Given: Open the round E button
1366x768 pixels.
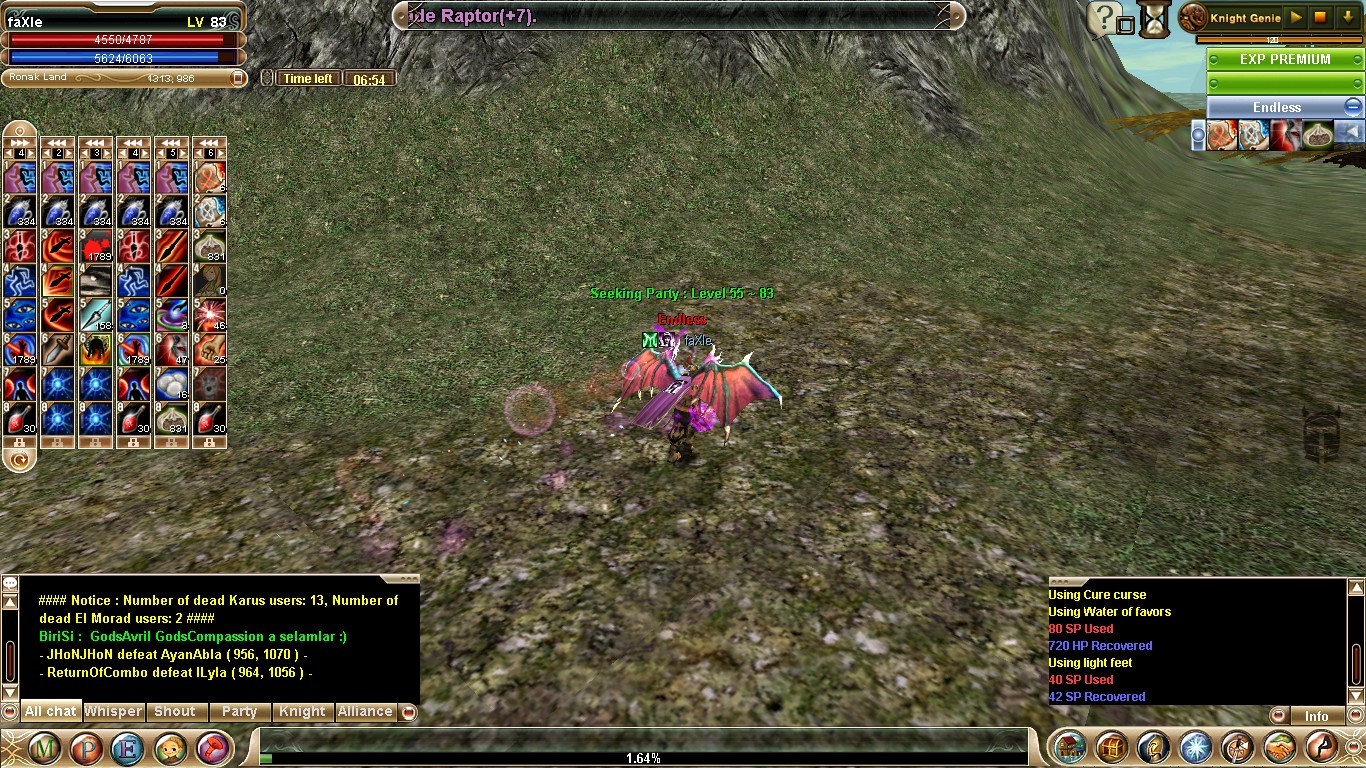Looking at the screenshot, I should 127,748.
